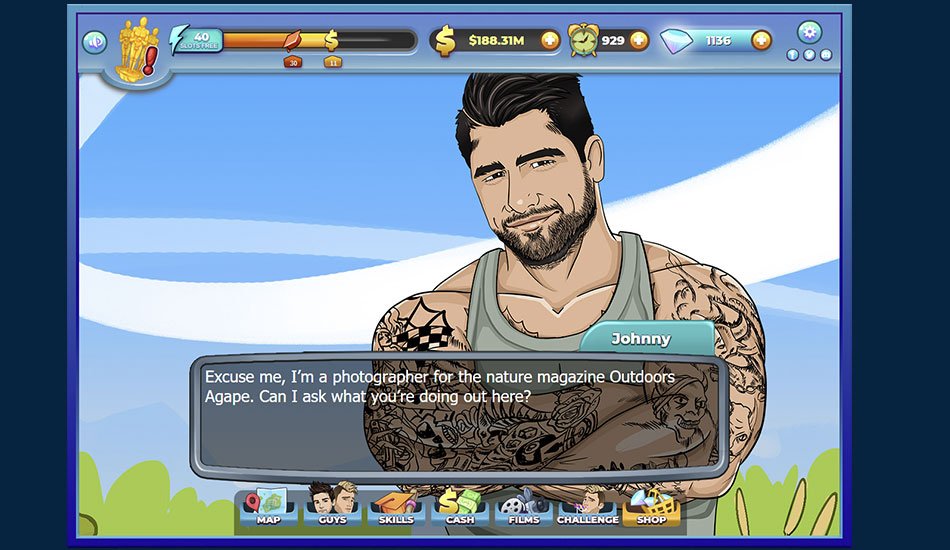
Task: Open the golden trophy awards icon
Action: [x=135, y=50]
